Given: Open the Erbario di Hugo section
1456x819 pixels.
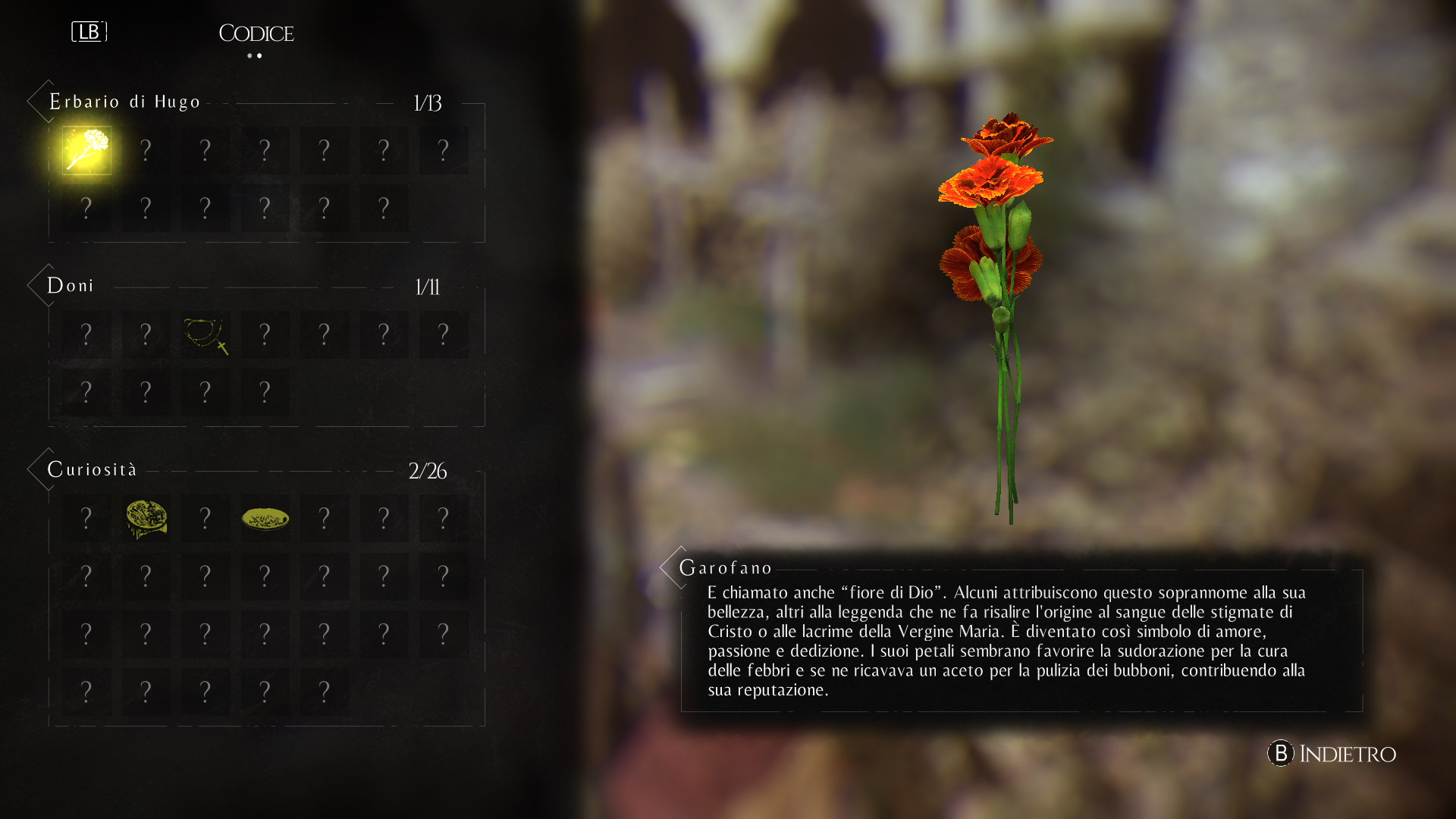Looking at the screenshot, I should tap(124, 102).
